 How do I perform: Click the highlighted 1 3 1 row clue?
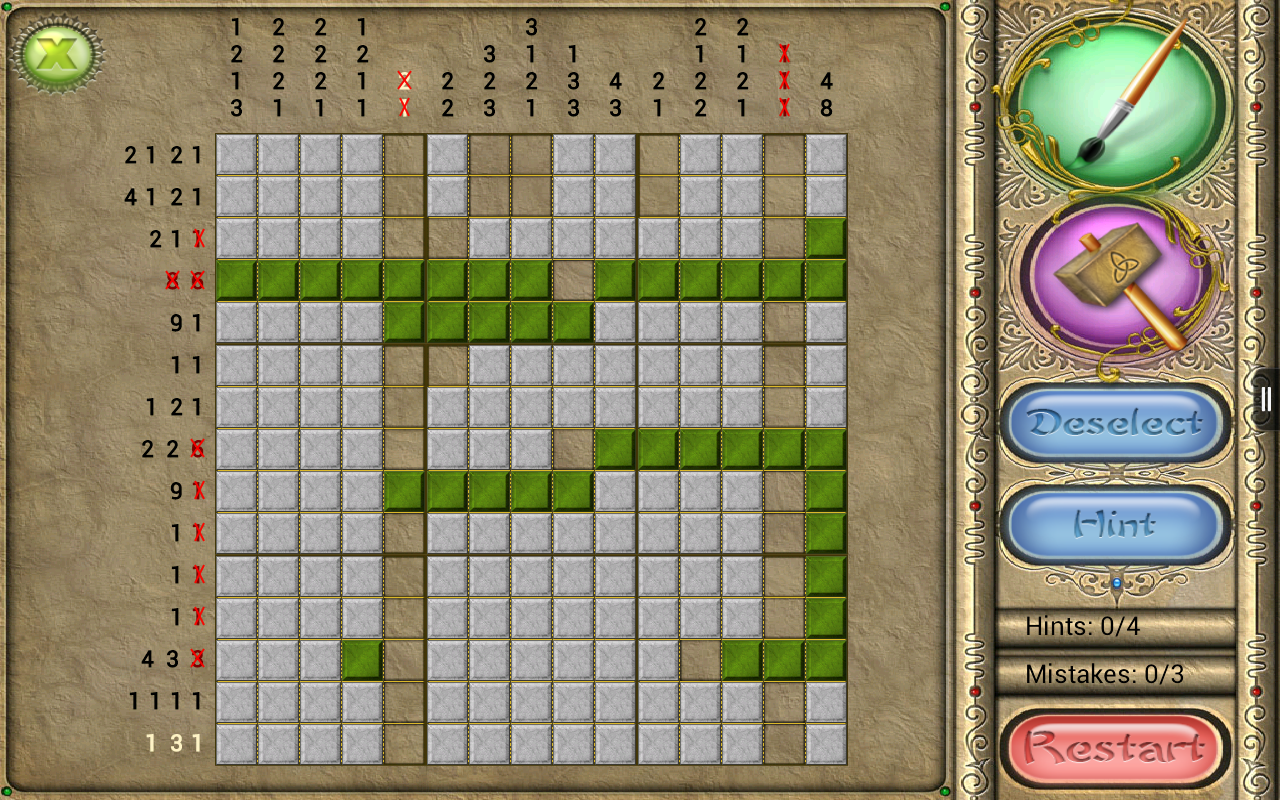click(x=175, y=743)
